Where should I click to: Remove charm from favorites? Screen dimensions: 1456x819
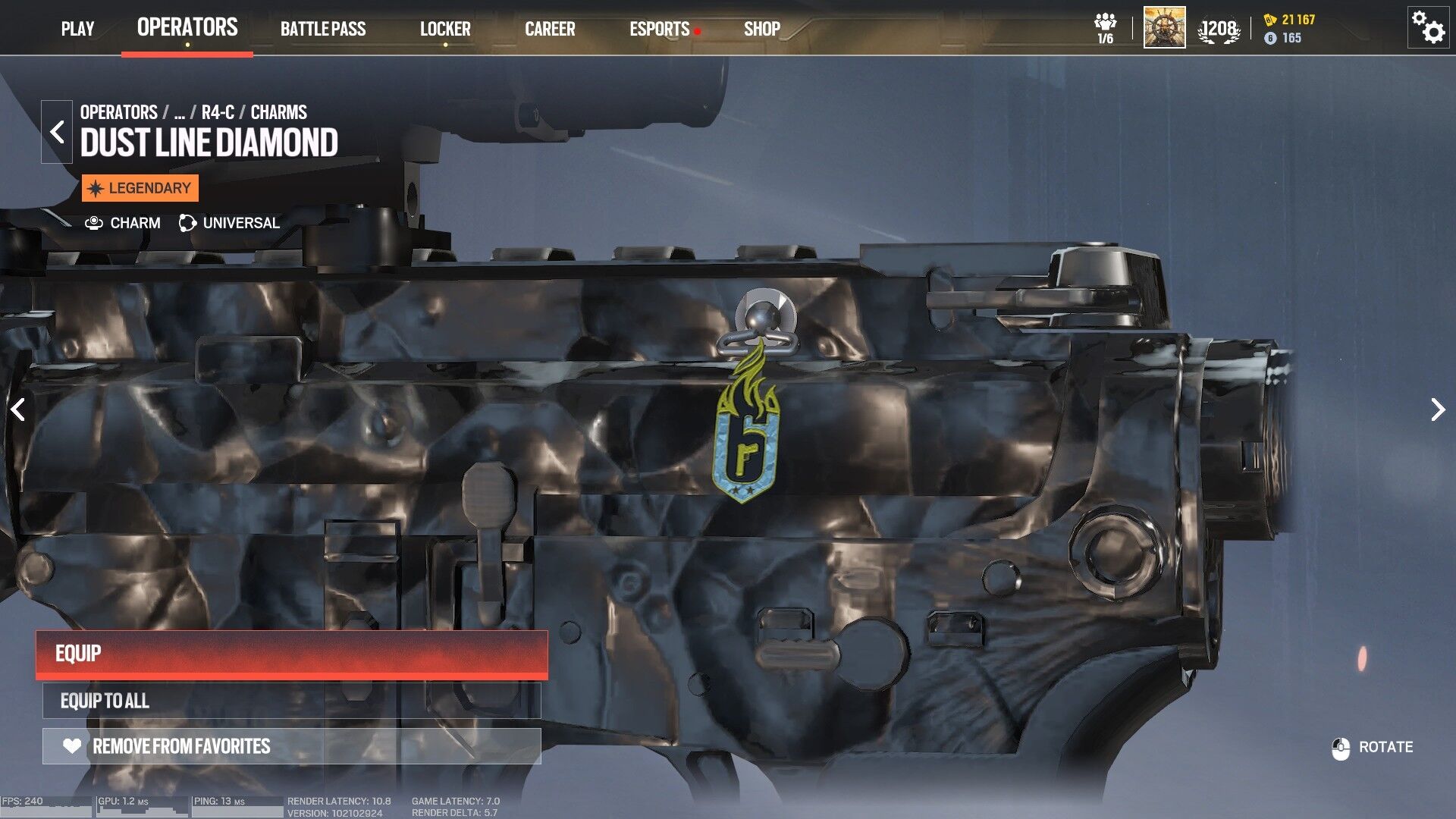click(292, 746)
